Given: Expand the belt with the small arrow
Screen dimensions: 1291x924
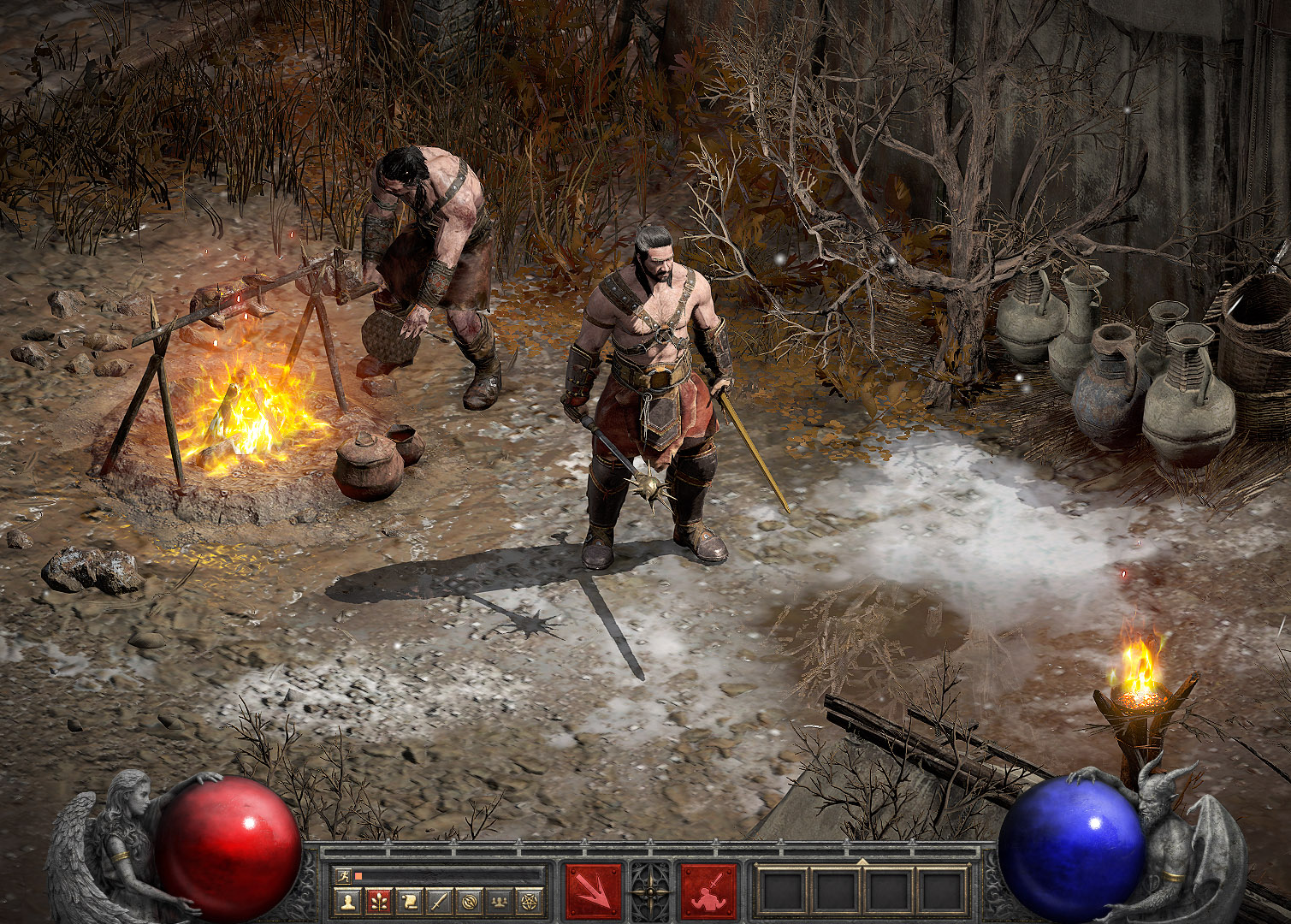Looking at the screenshot, I should pos(861,862).
